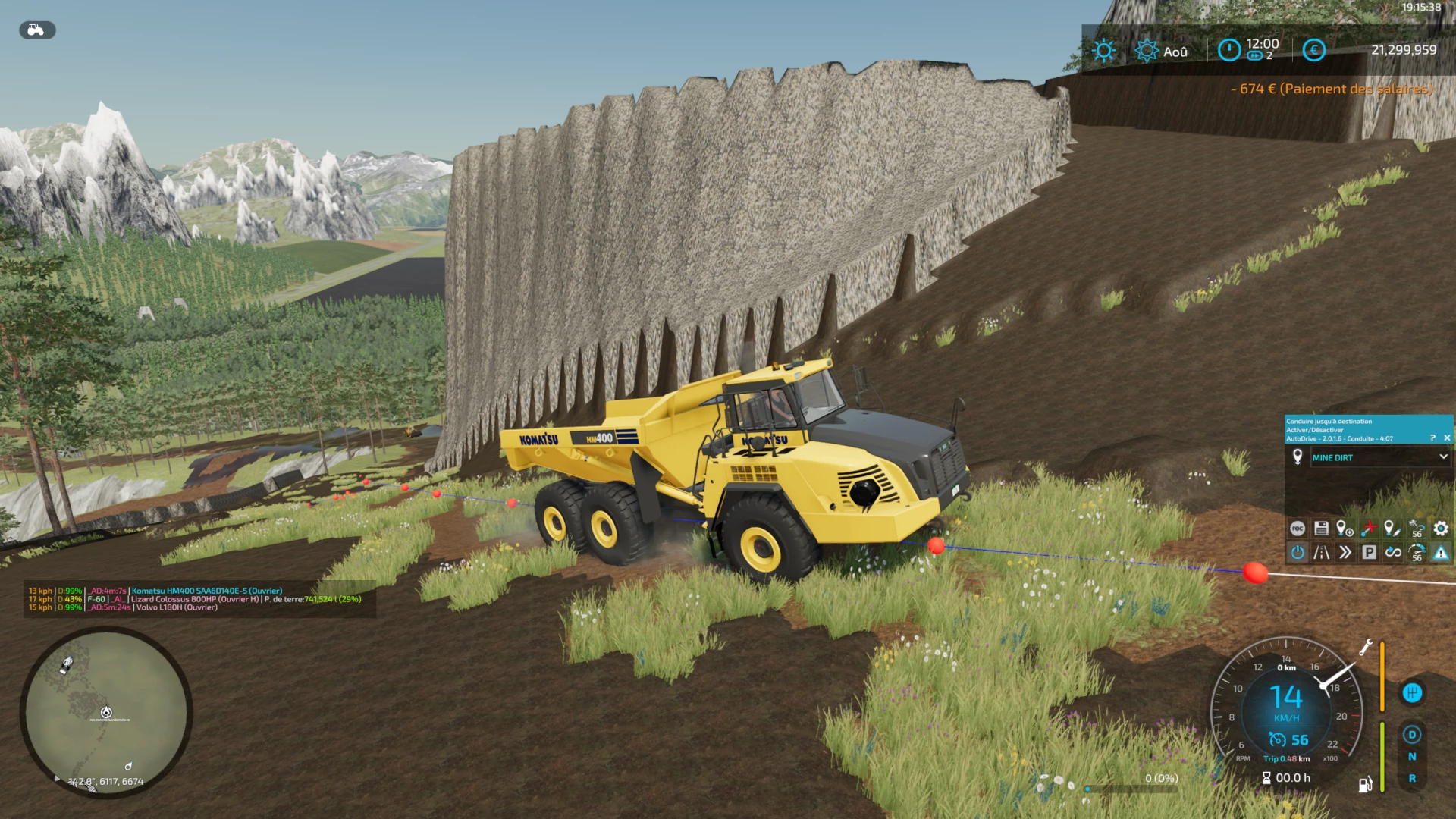
Task: Start recording a route with the rec icon
Action: pos(1298,529)
